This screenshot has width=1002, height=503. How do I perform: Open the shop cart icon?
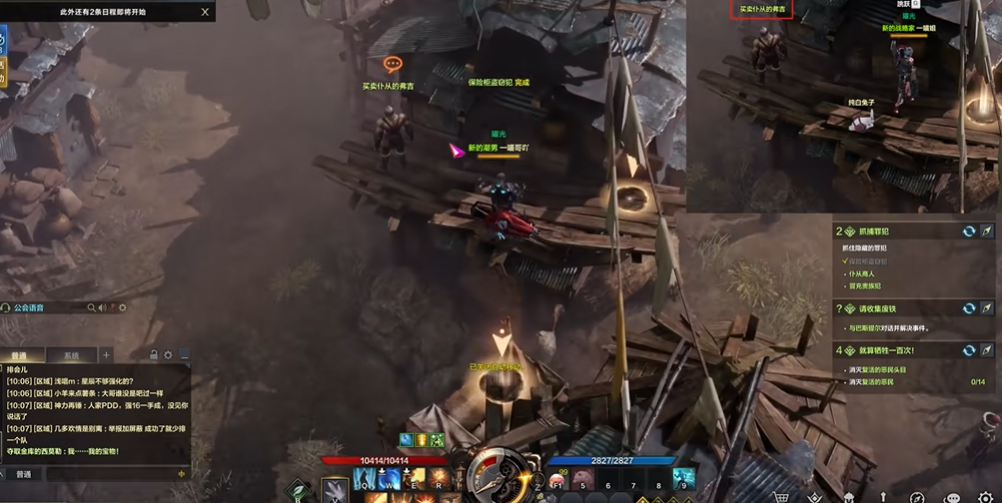pos(782,496)
